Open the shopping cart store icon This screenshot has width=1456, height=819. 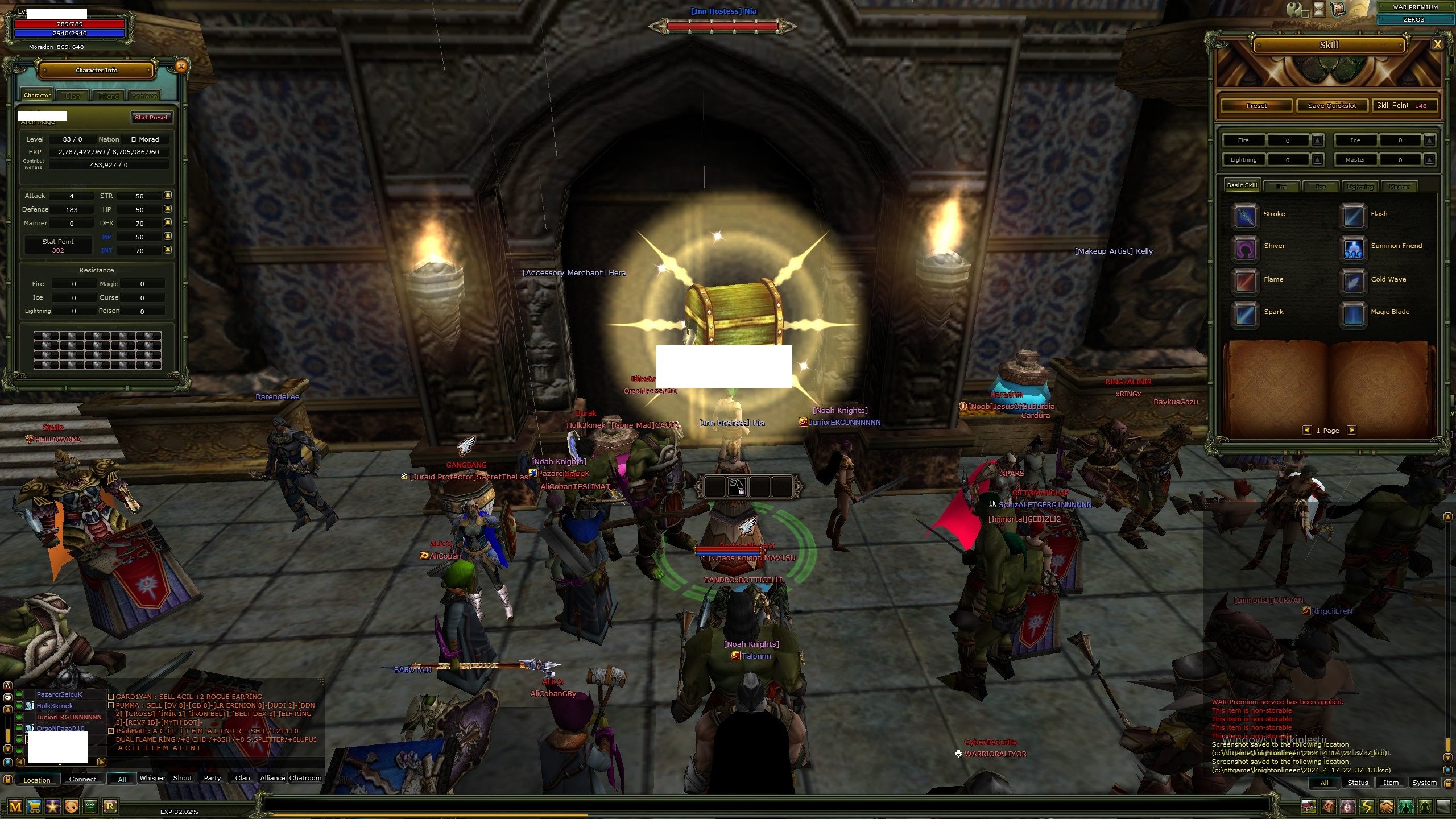click(x=34, y=806)
